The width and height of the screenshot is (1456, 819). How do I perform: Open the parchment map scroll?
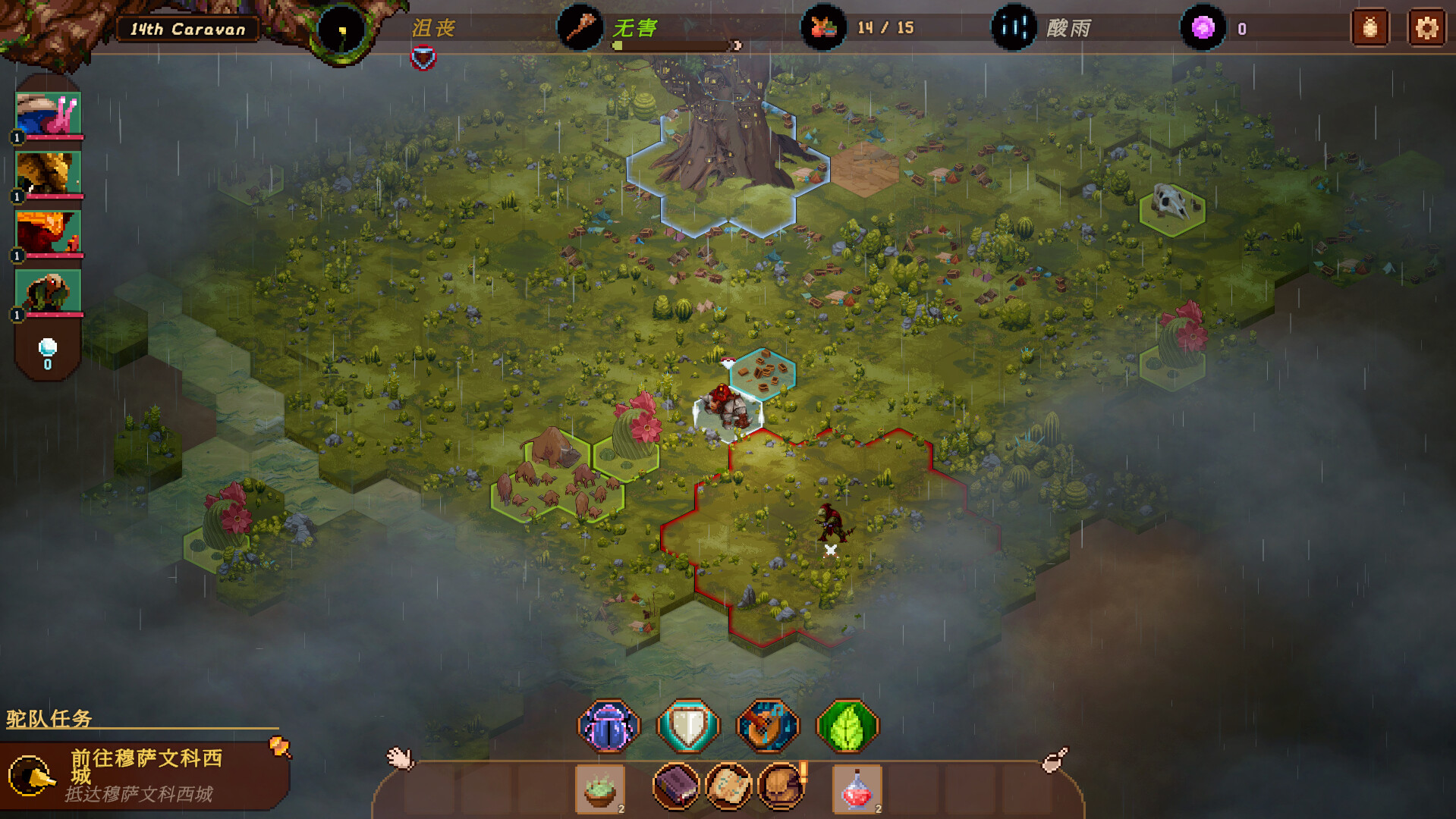[728, 786]
